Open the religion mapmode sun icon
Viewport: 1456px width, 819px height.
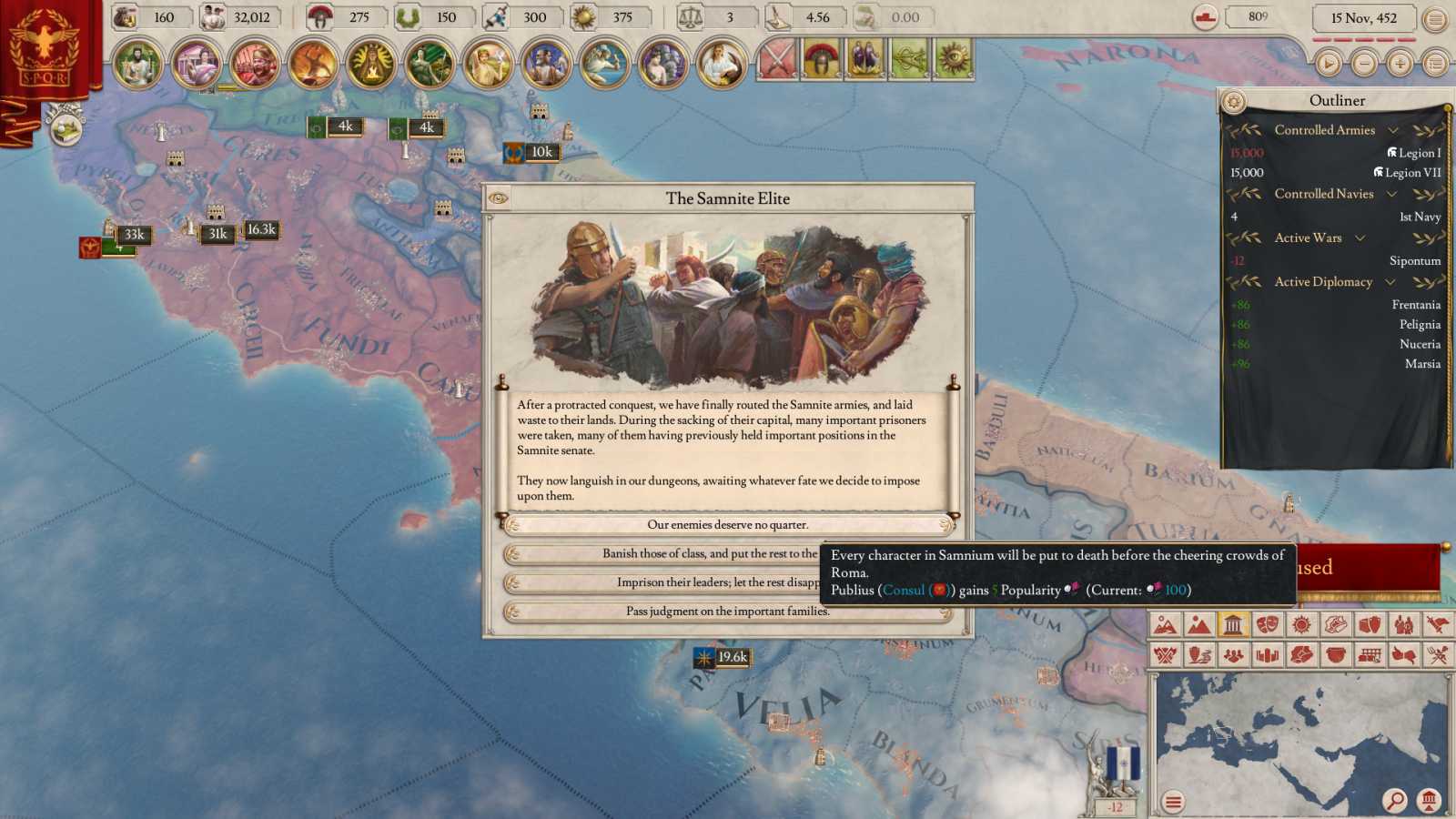click(1301, 625)
